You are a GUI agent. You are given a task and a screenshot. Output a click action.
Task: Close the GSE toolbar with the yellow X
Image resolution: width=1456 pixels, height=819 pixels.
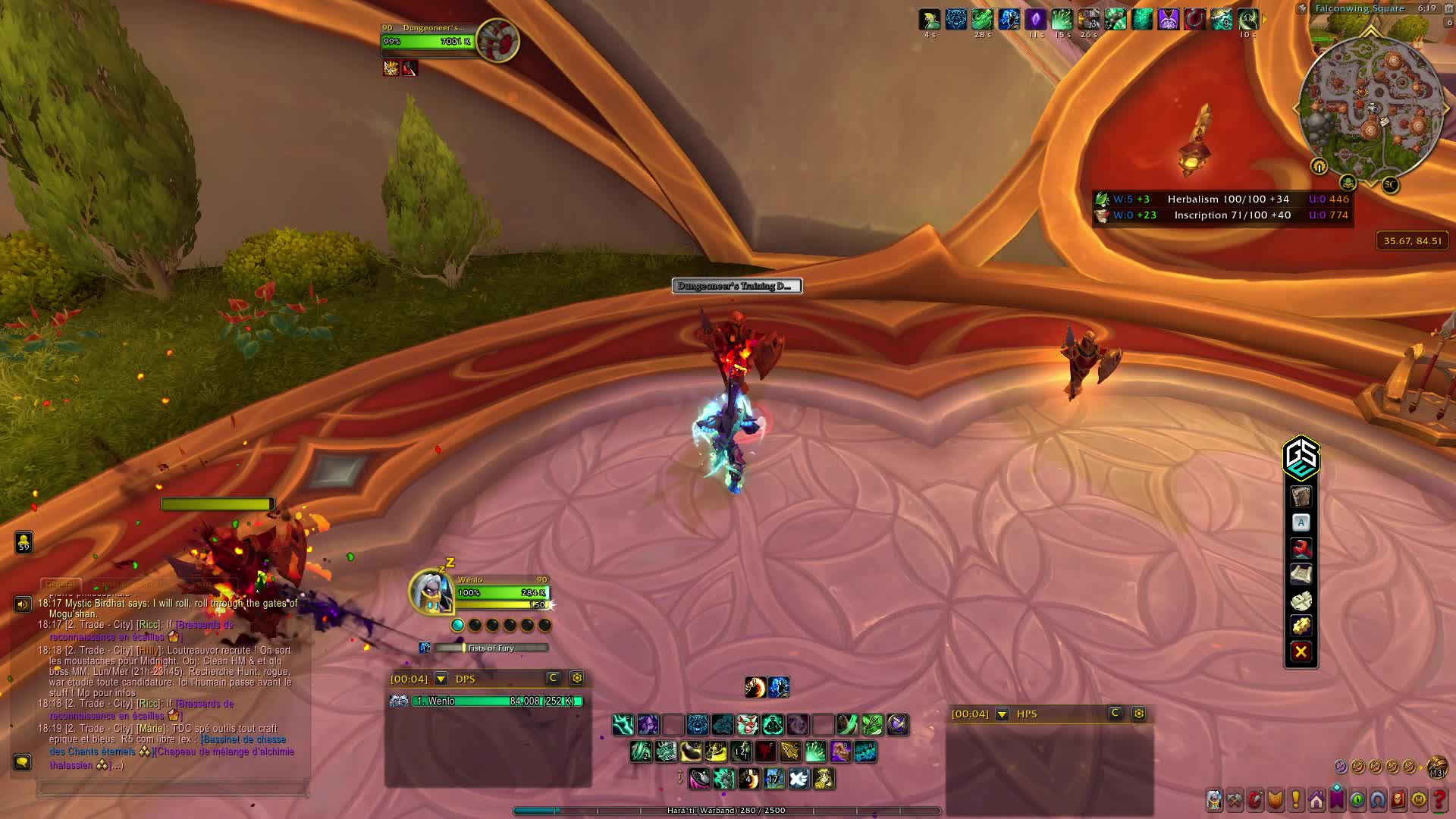click(1301, 651)
